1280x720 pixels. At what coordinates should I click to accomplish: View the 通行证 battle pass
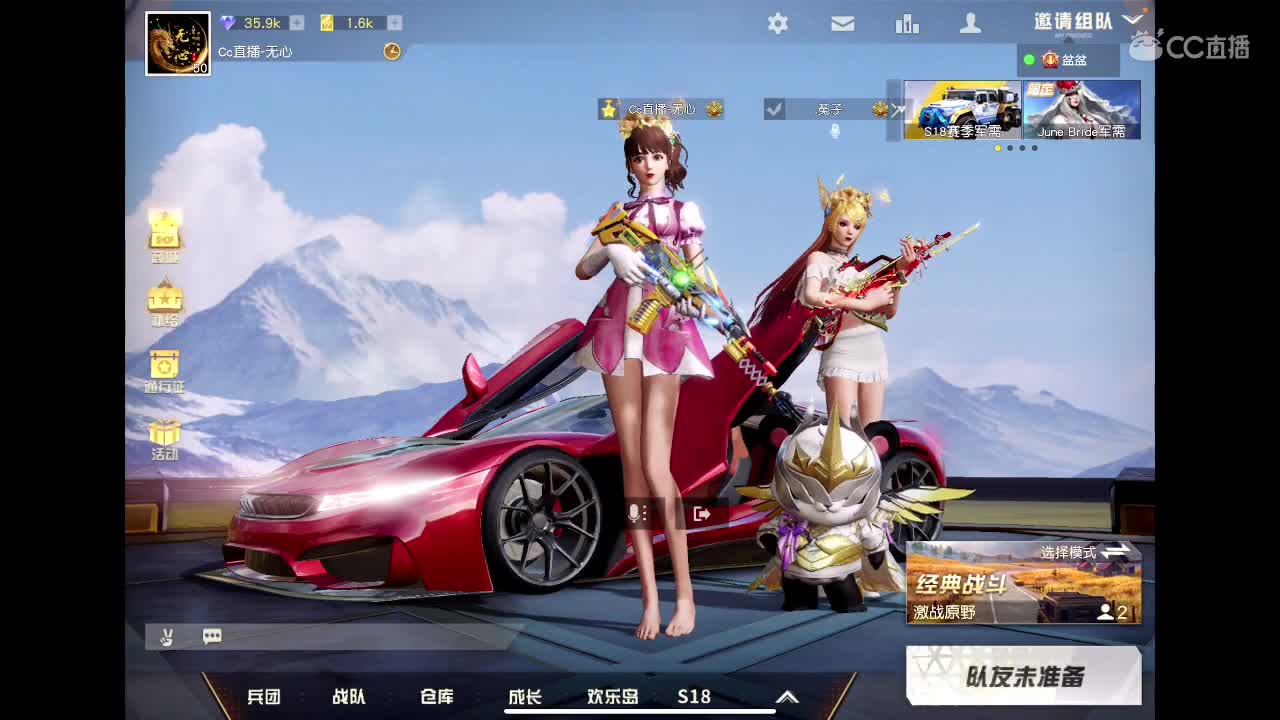[163, 365]
